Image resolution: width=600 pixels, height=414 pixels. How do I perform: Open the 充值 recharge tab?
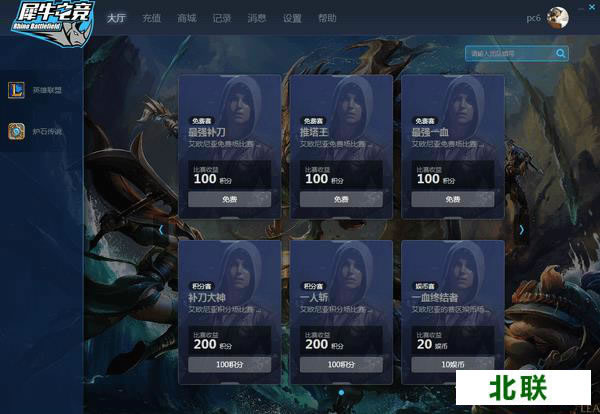tap(151, 18)
